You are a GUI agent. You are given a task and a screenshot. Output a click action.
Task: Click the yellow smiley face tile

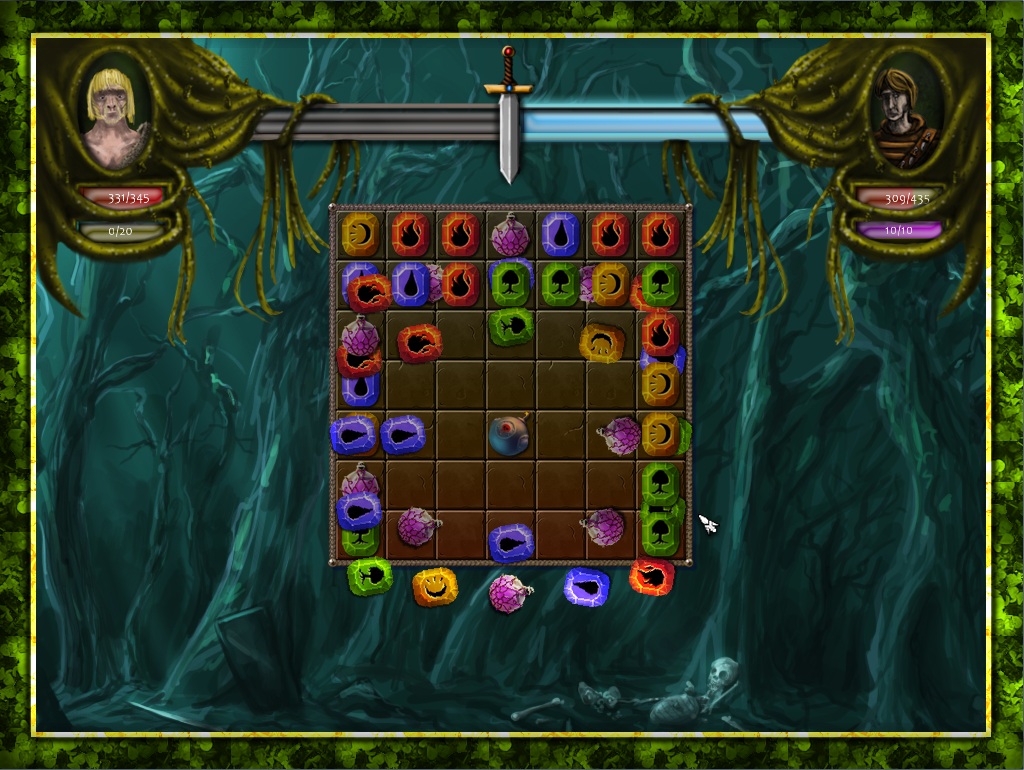[x=435, y=586]
